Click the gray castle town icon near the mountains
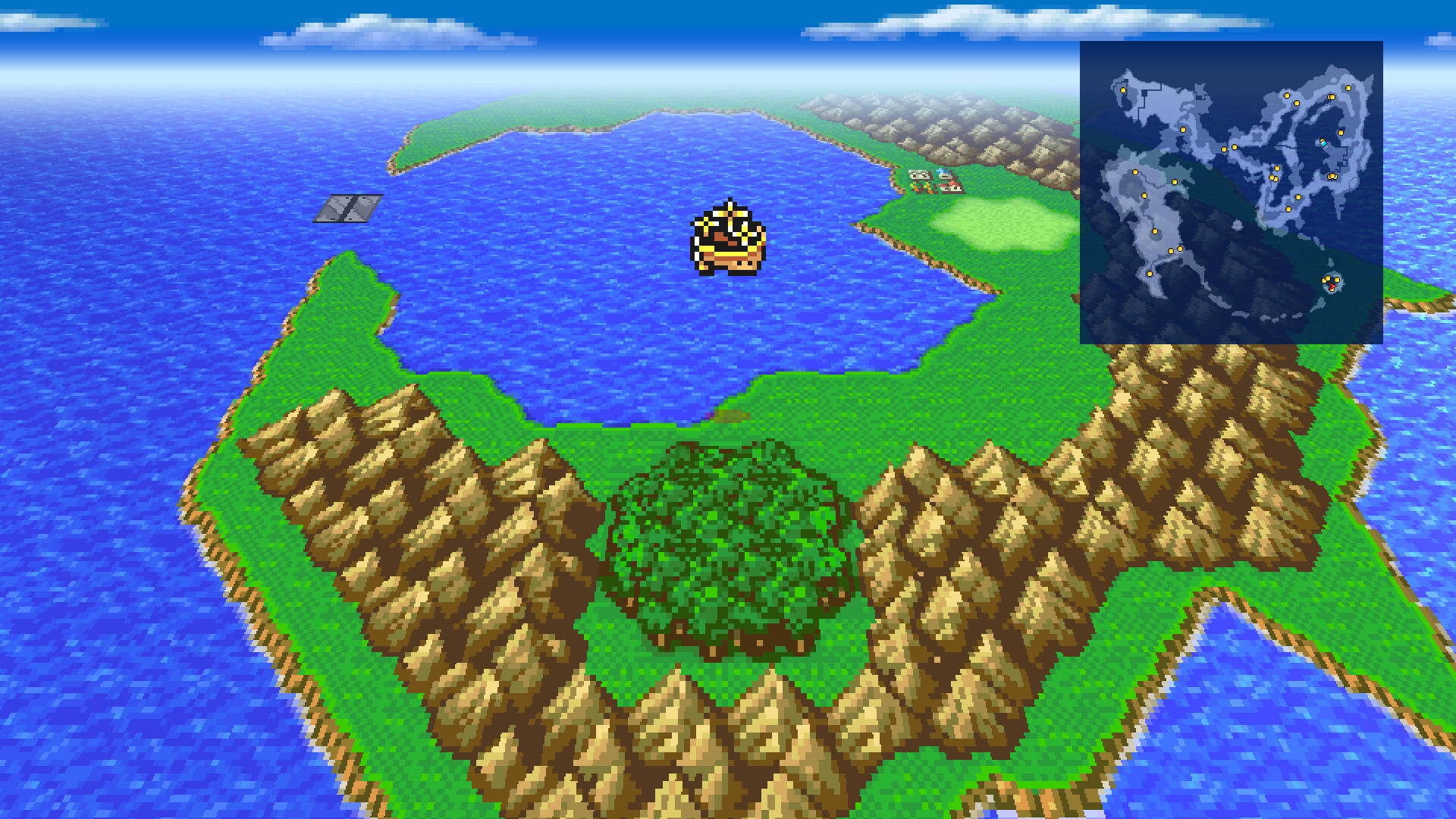The width and height of the screenshot is (1456, 819). coord(919,174)
